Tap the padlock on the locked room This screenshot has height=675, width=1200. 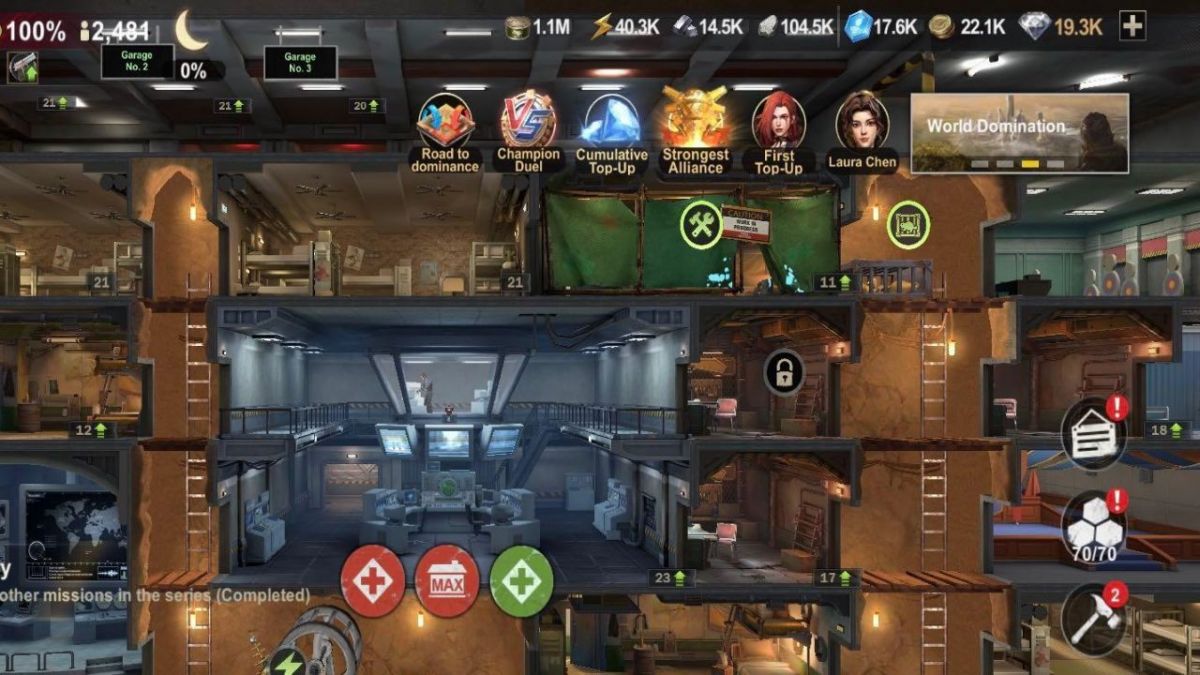click(x=784, y=373)
